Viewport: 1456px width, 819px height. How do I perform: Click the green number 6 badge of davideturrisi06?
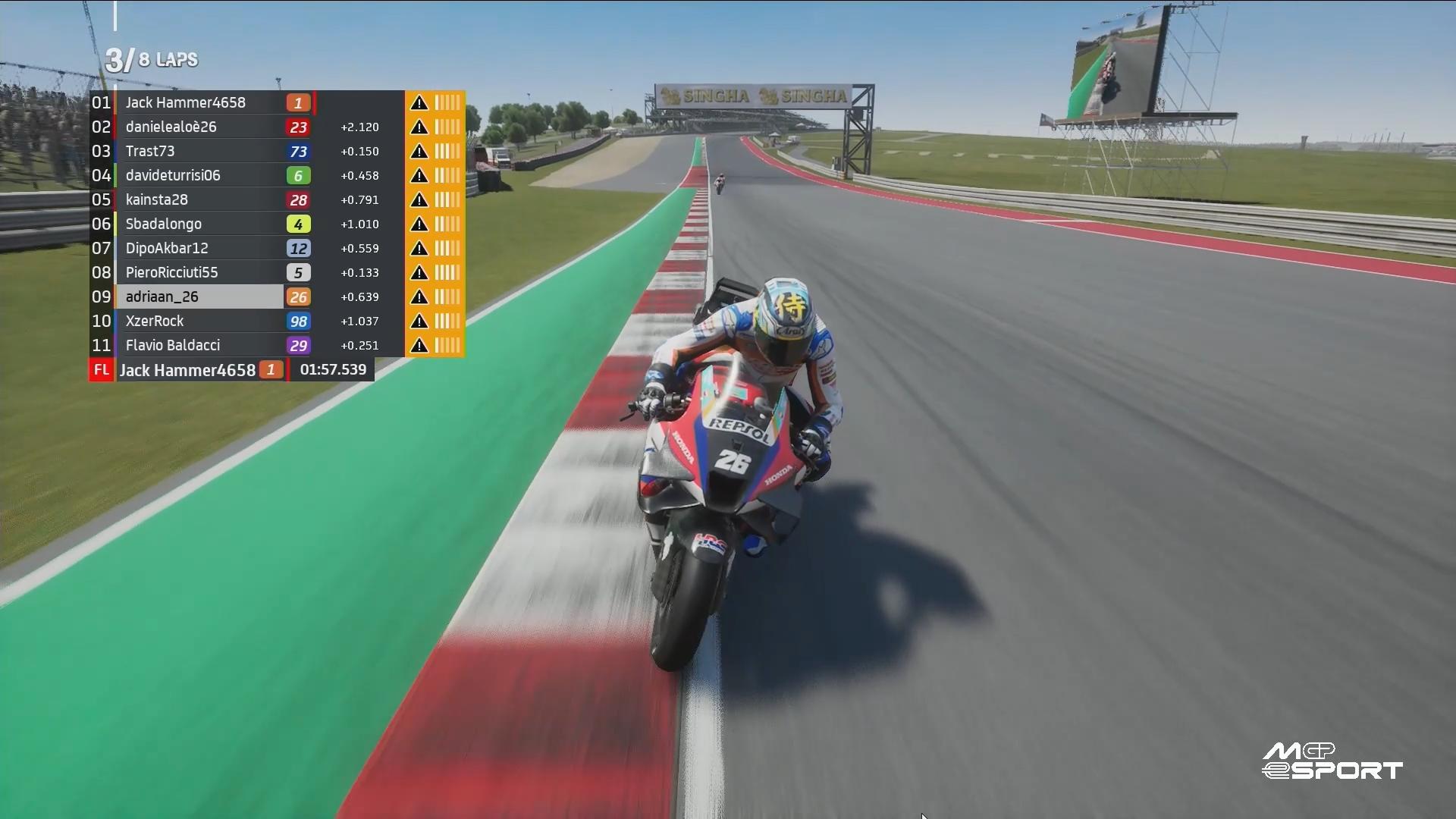[x=299, y=175]
